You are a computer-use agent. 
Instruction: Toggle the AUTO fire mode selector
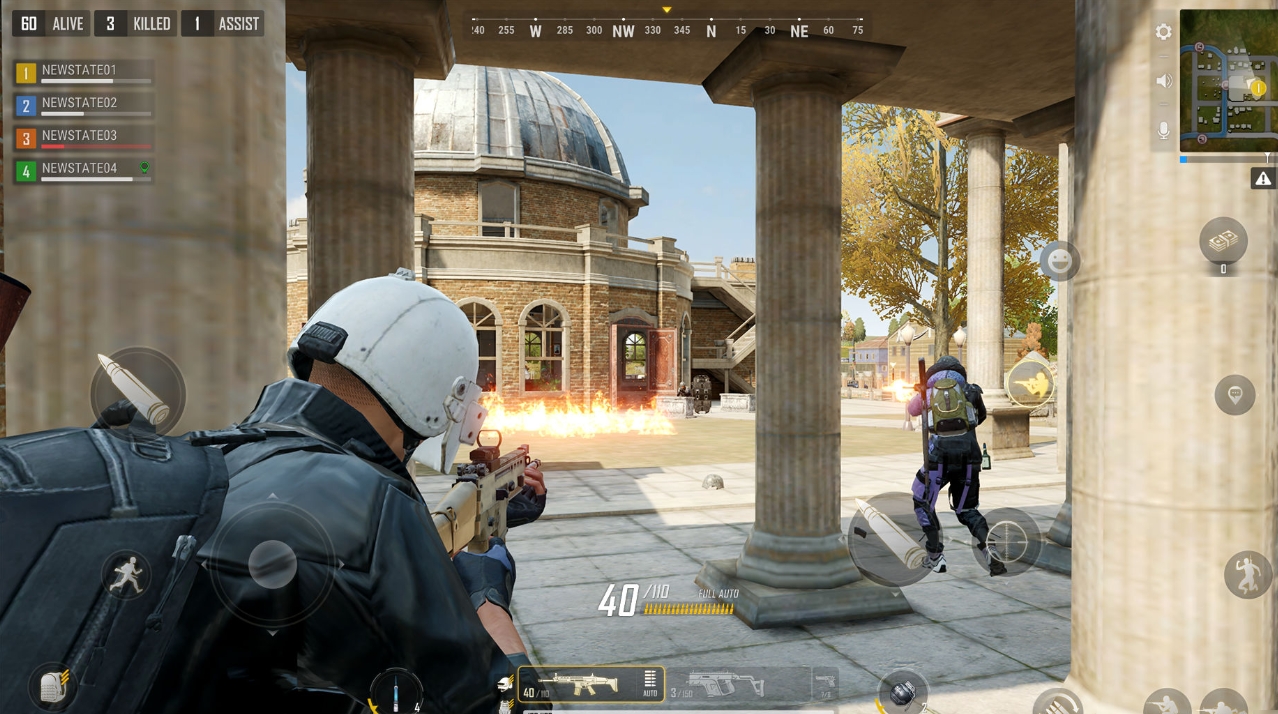(x=650, y=684)
